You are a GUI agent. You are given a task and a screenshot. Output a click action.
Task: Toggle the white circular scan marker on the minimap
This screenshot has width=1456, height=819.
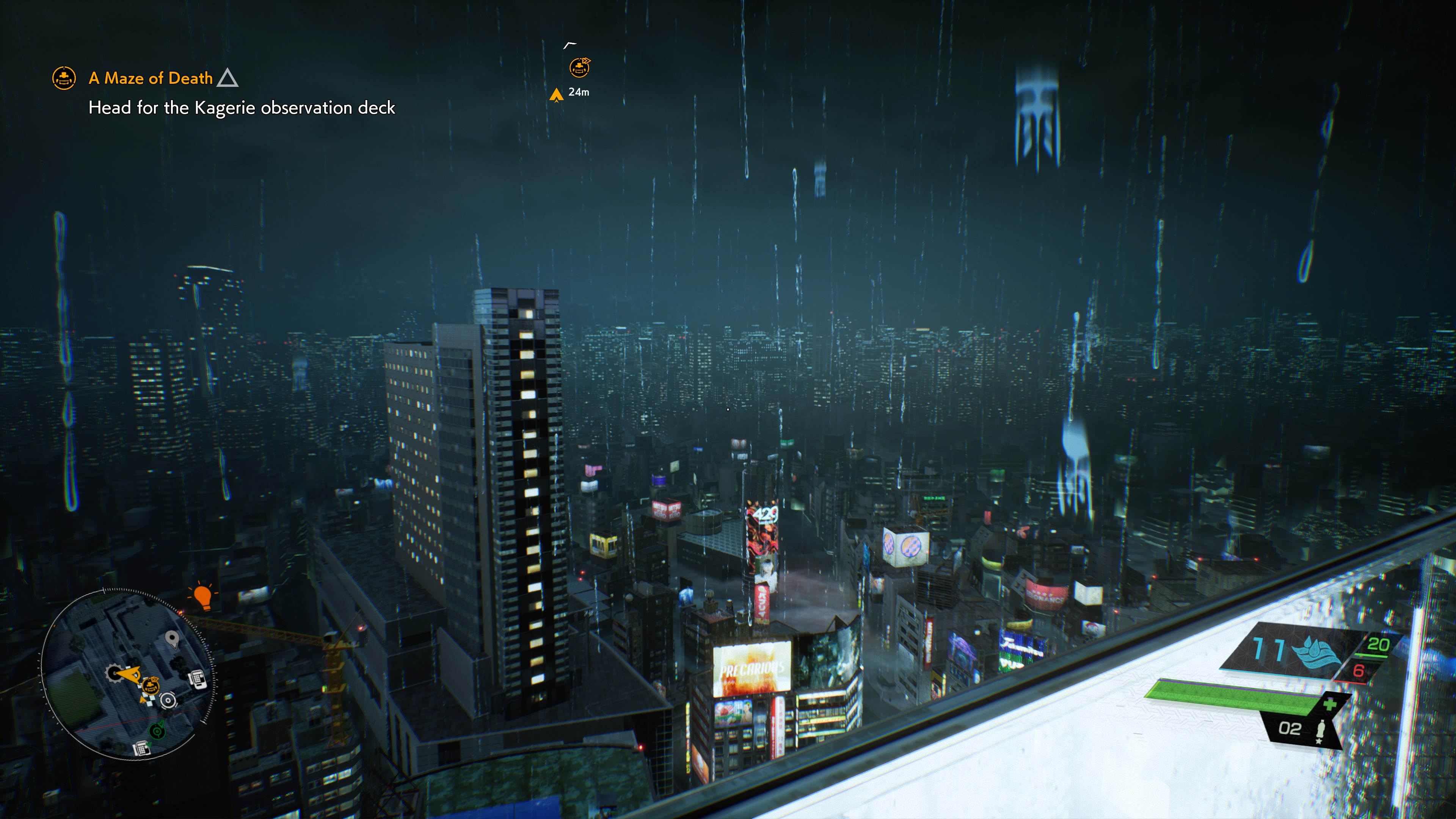click(168, 701)
